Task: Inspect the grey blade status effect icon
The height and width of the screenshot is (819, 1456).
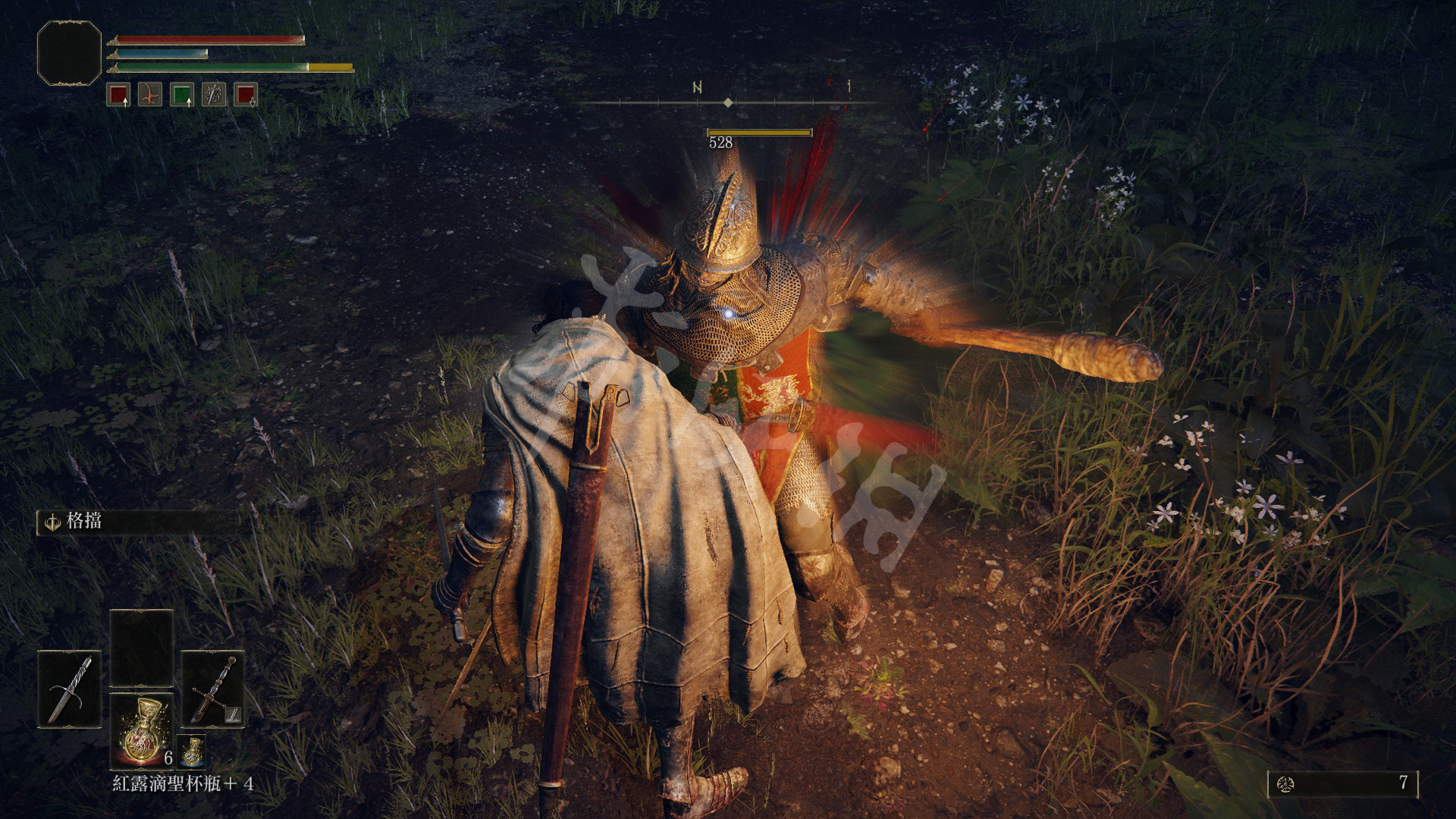Action: click(214, 95)
